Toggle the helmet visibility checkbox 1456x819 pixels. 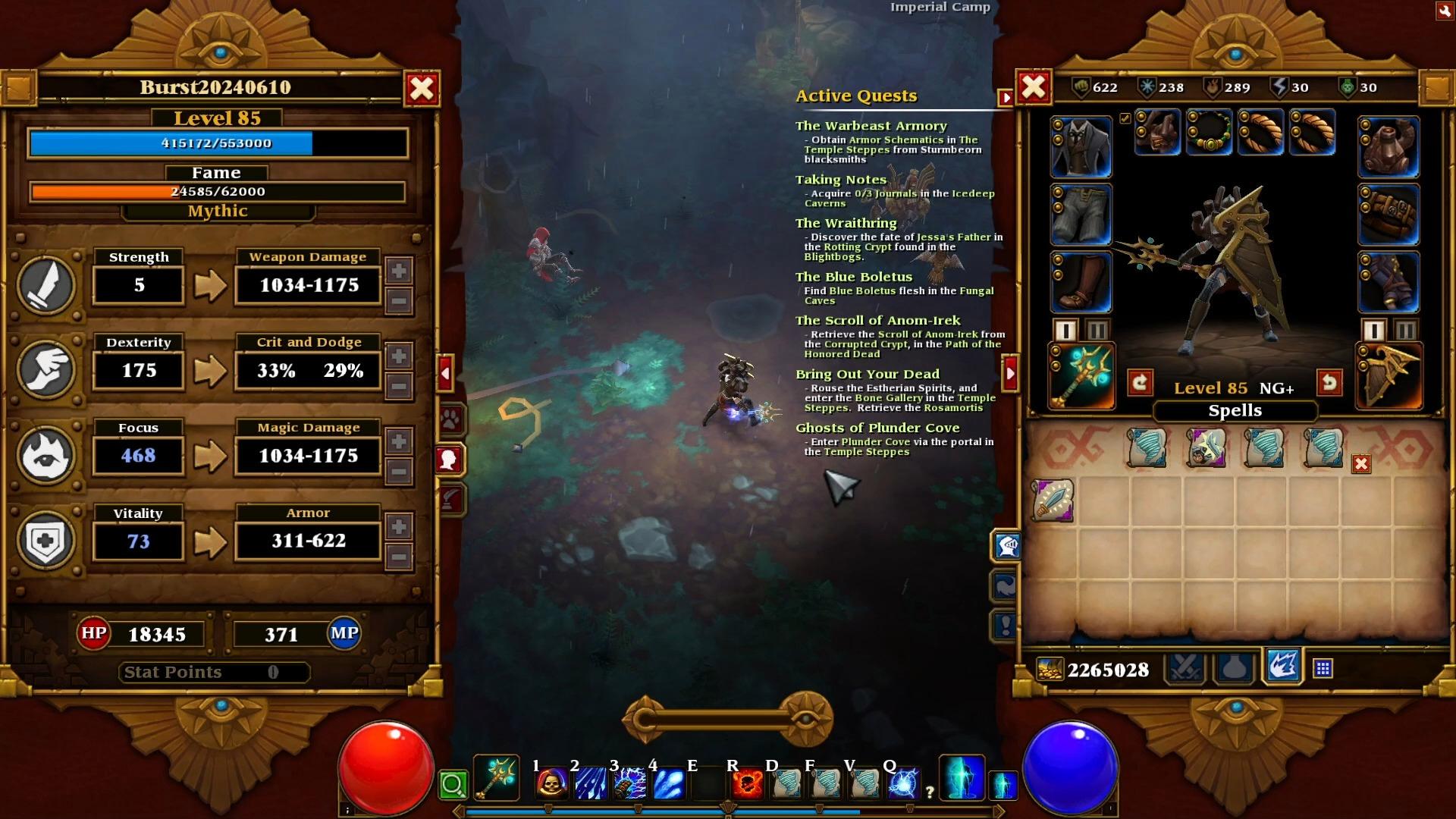pos(1125,118)
